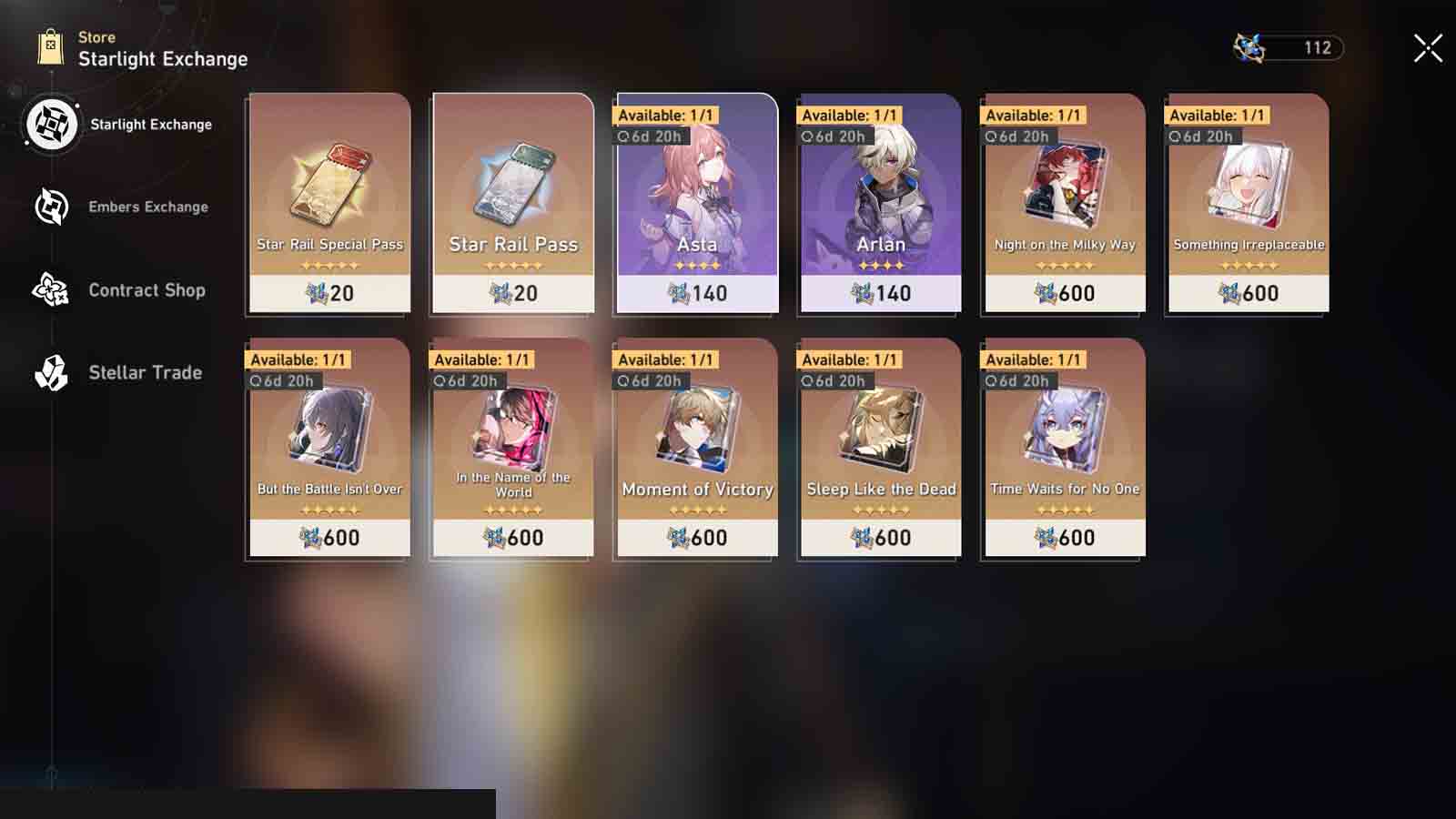Select the Something Irreplaceable light cone
The height and width of the screenshot is (819, 1456).
point(1247,205)
